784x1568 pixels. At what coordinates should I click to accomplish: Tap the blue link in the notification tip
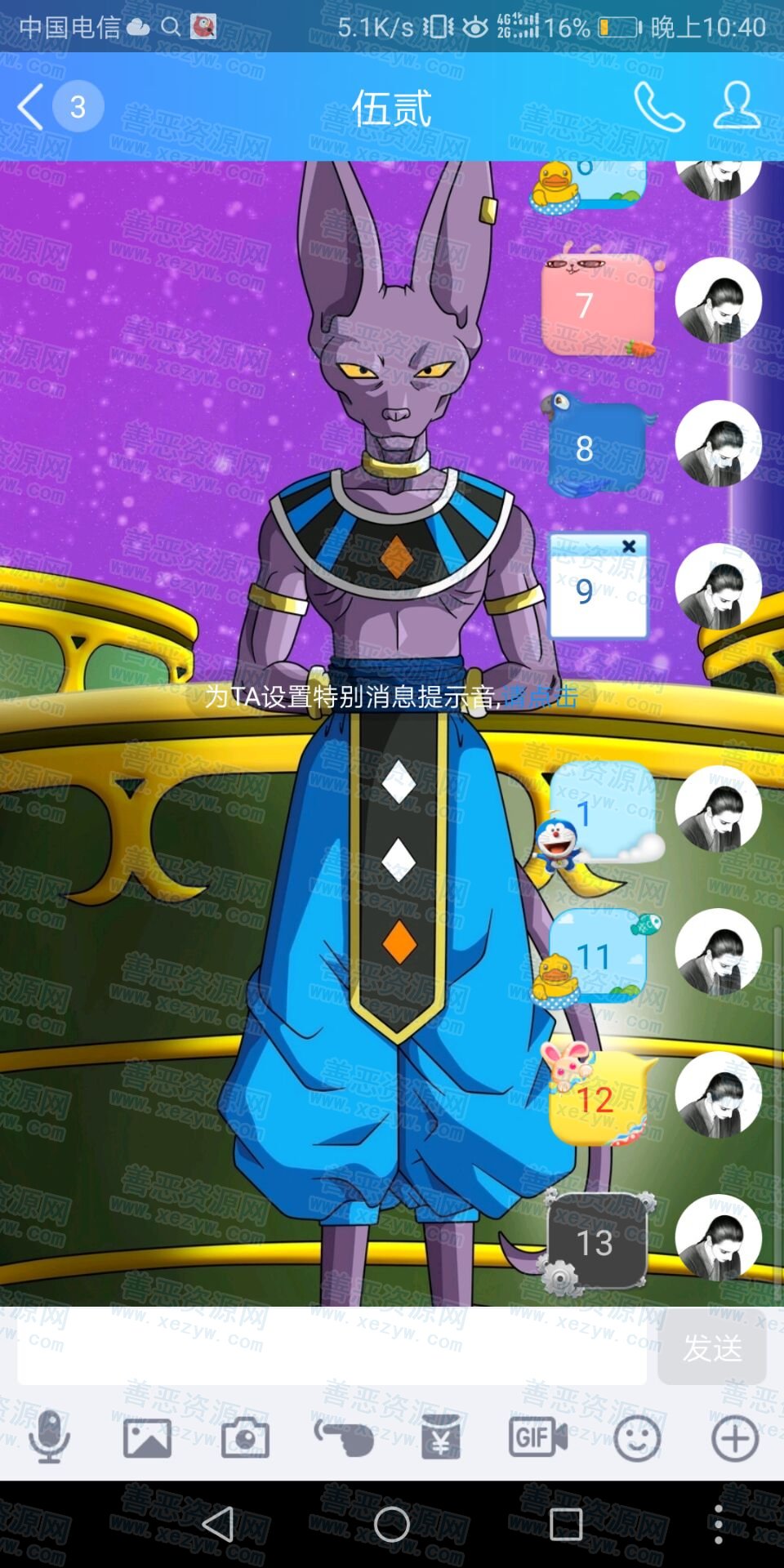pyautogui.click(x=540, y=697)
